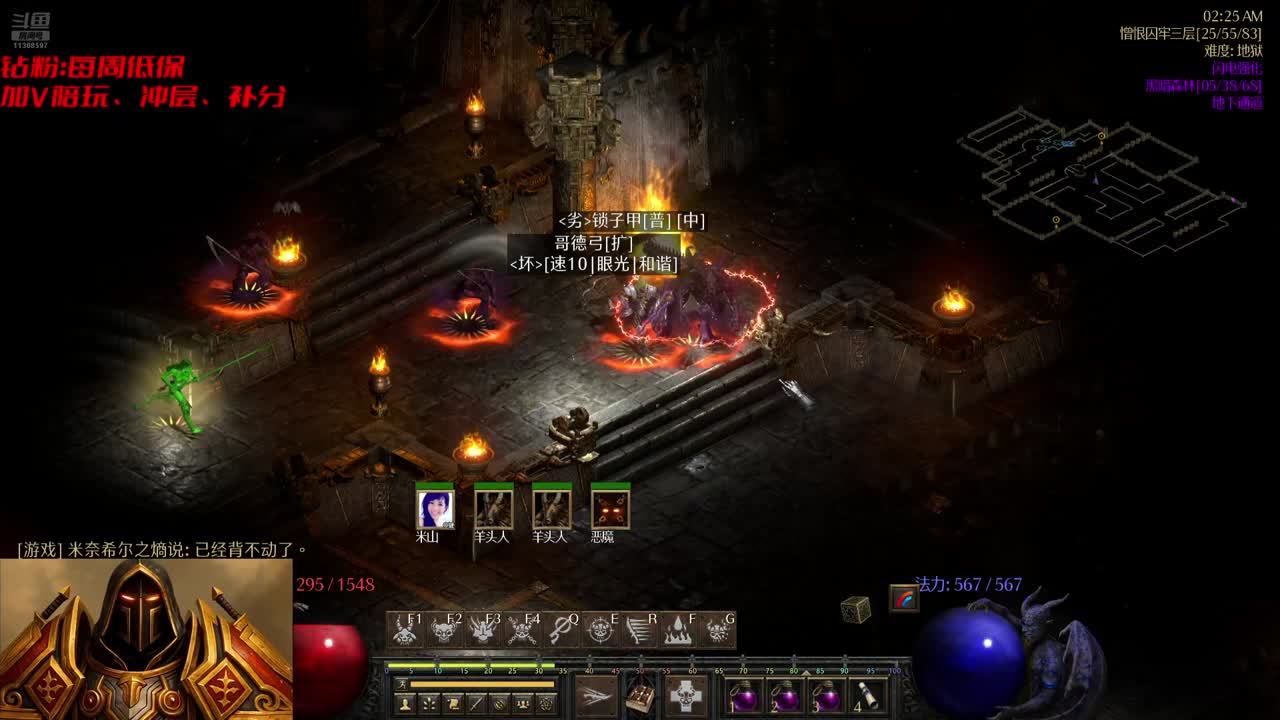Screen dimensions: 1280x720
Task: Select the 恶魔 summon portrait
Action: click(610, 509)
